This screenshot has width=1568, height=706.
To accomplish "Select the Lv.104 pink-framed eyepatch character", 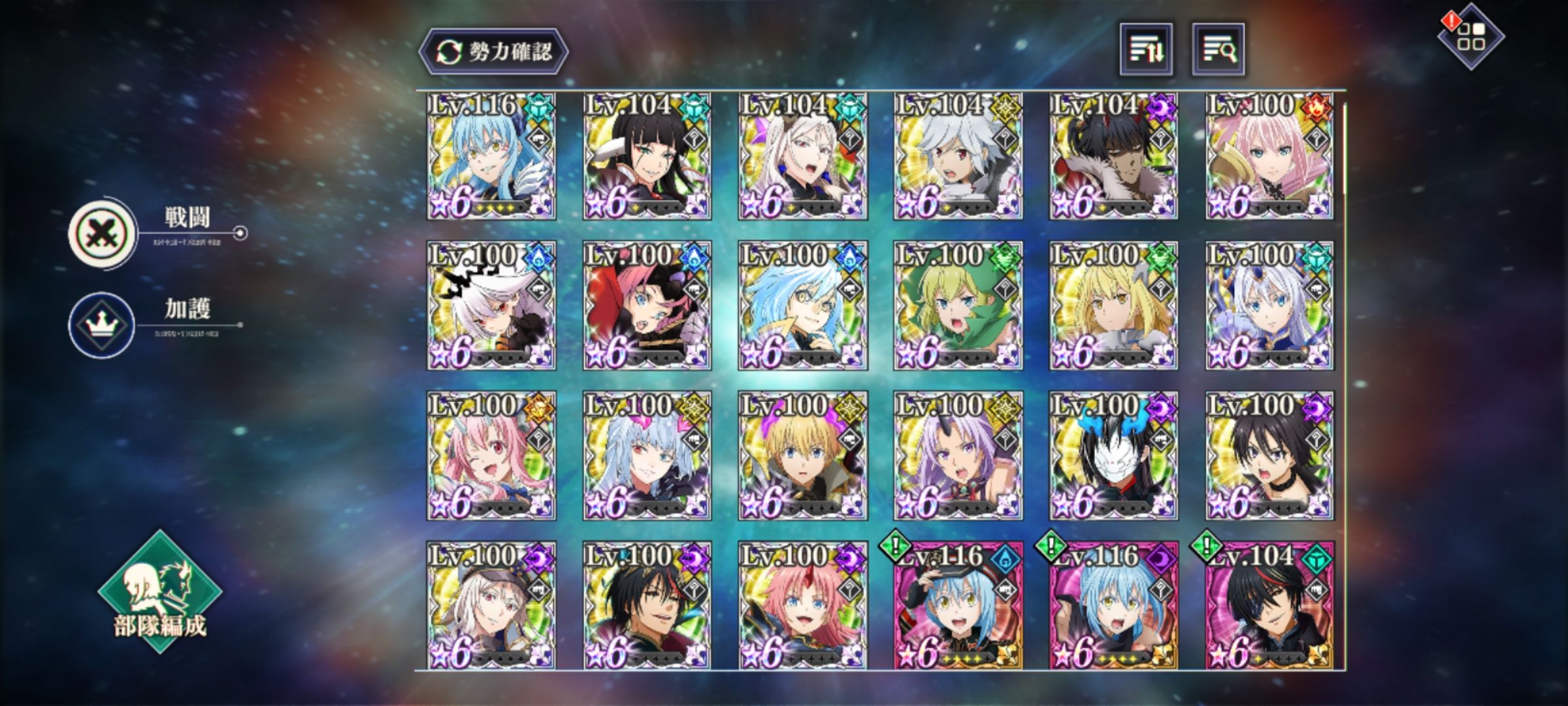I will (x=1269, y=605).
